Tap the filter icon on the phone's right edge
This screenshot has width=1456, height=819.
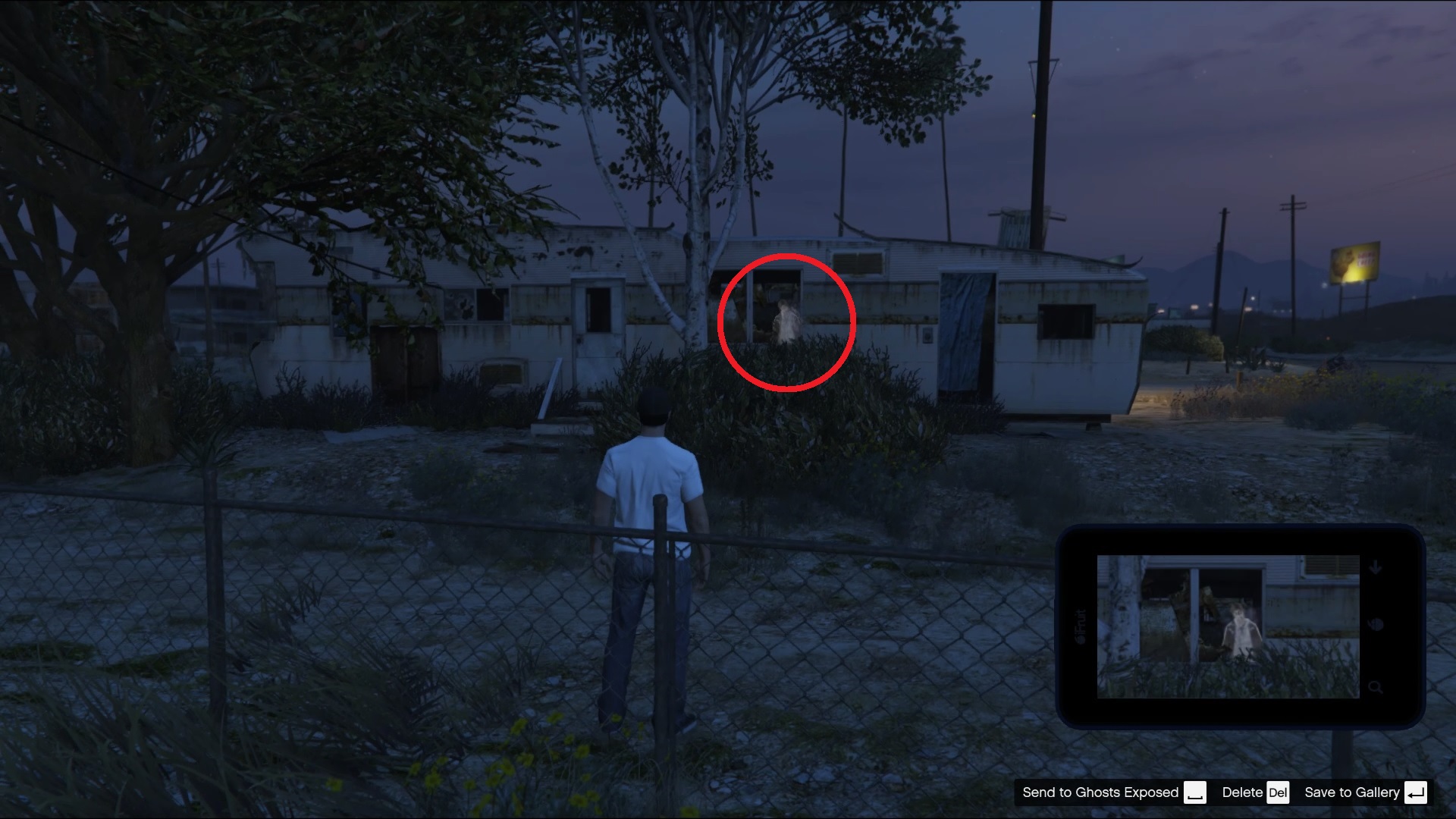coord(1376,624)
